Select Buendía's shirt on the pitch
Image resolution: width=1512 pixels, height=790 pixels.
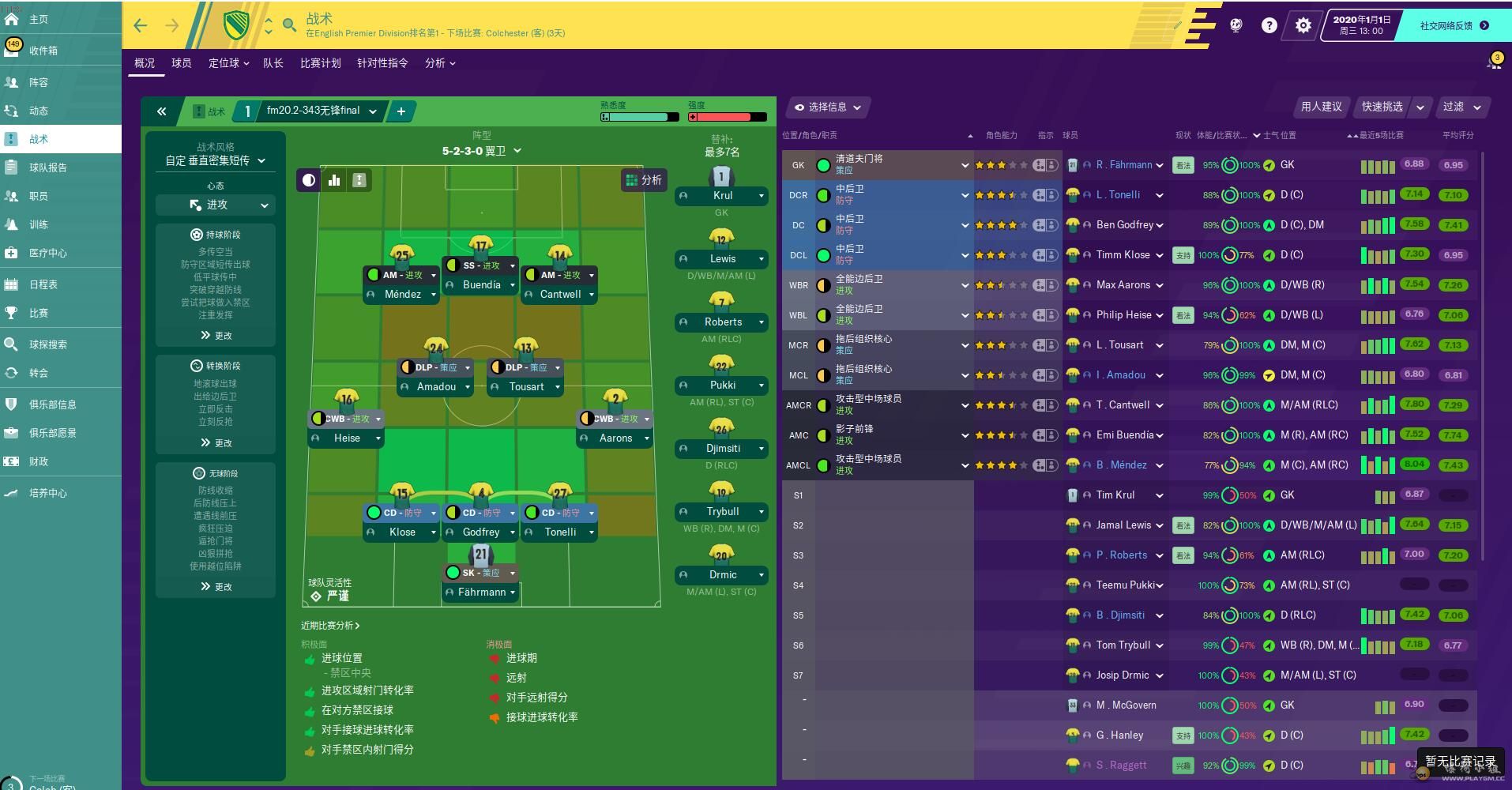[481, 246]
